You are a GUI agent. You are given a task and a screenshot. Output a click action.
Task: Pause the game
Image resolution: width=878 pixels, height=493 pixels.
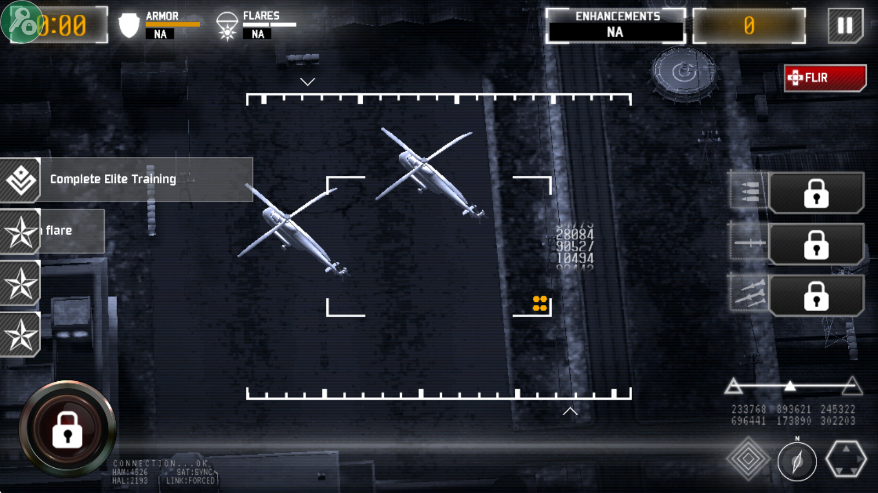(x=845, y=25)
